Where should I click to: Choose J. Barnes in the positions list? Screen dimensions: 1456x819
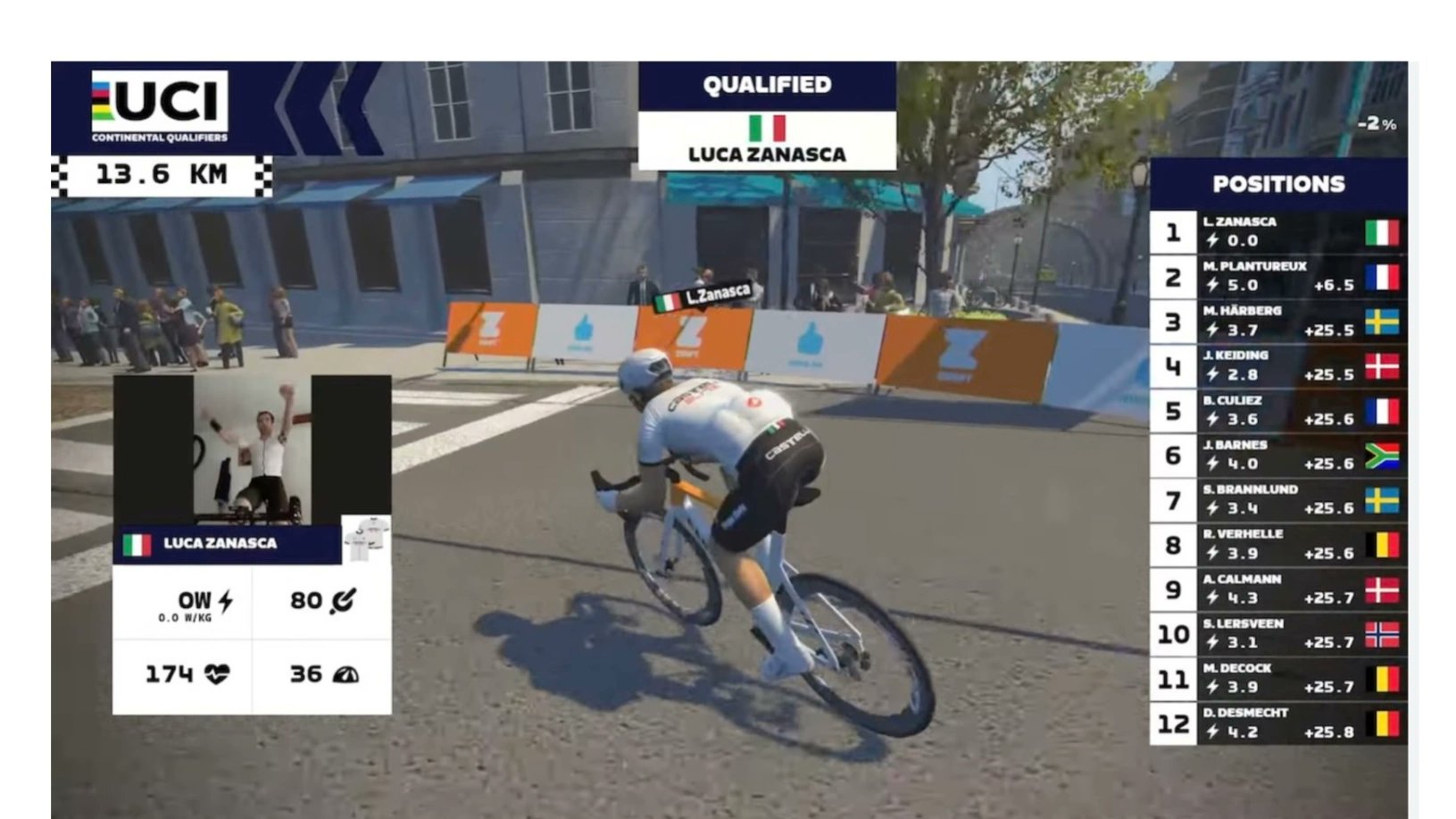[x=1278, y=455]
